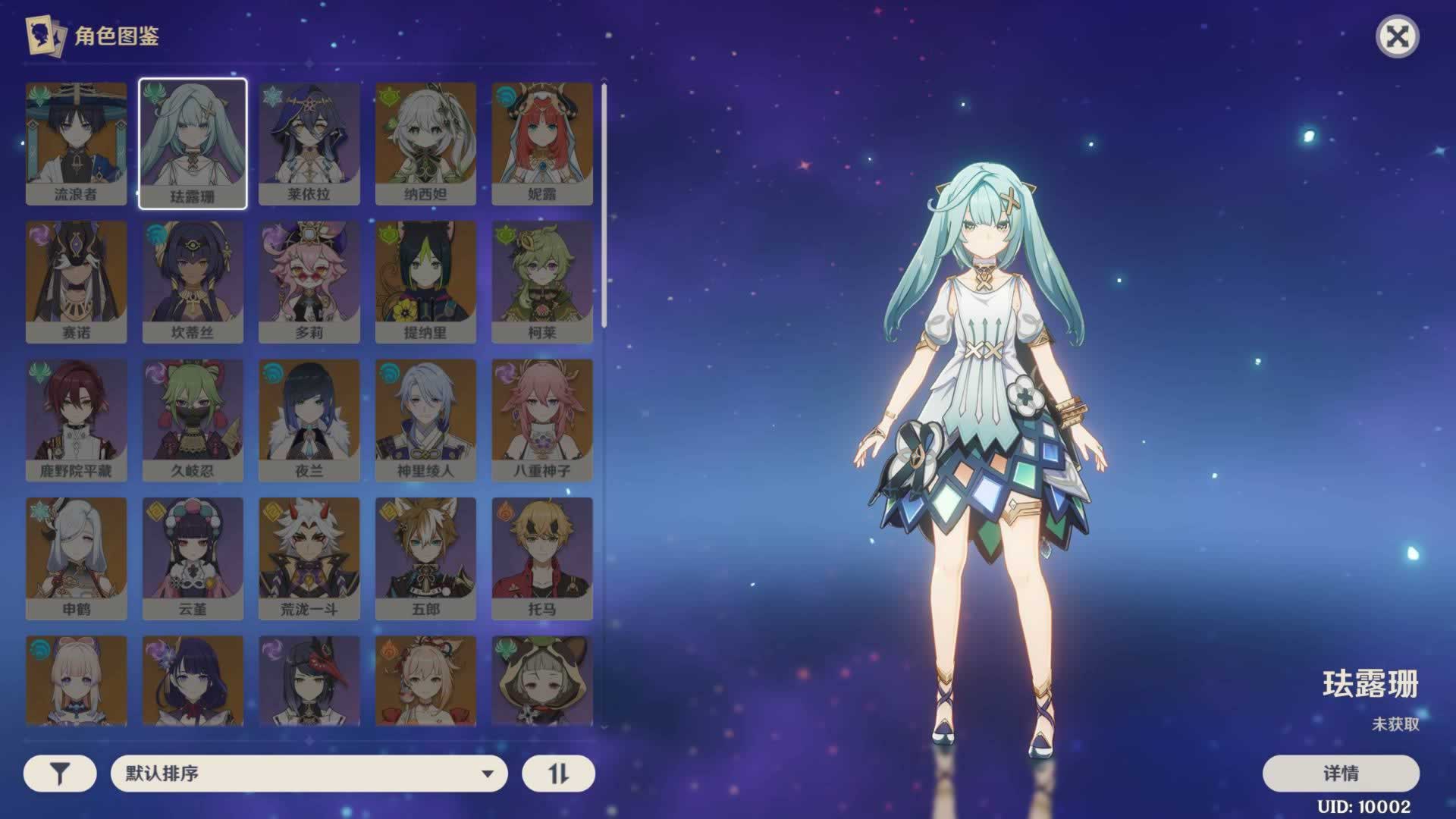Select the 莱依拉 character card
Viewport: 1456px width, 819px height.
[x=309, y=143]
